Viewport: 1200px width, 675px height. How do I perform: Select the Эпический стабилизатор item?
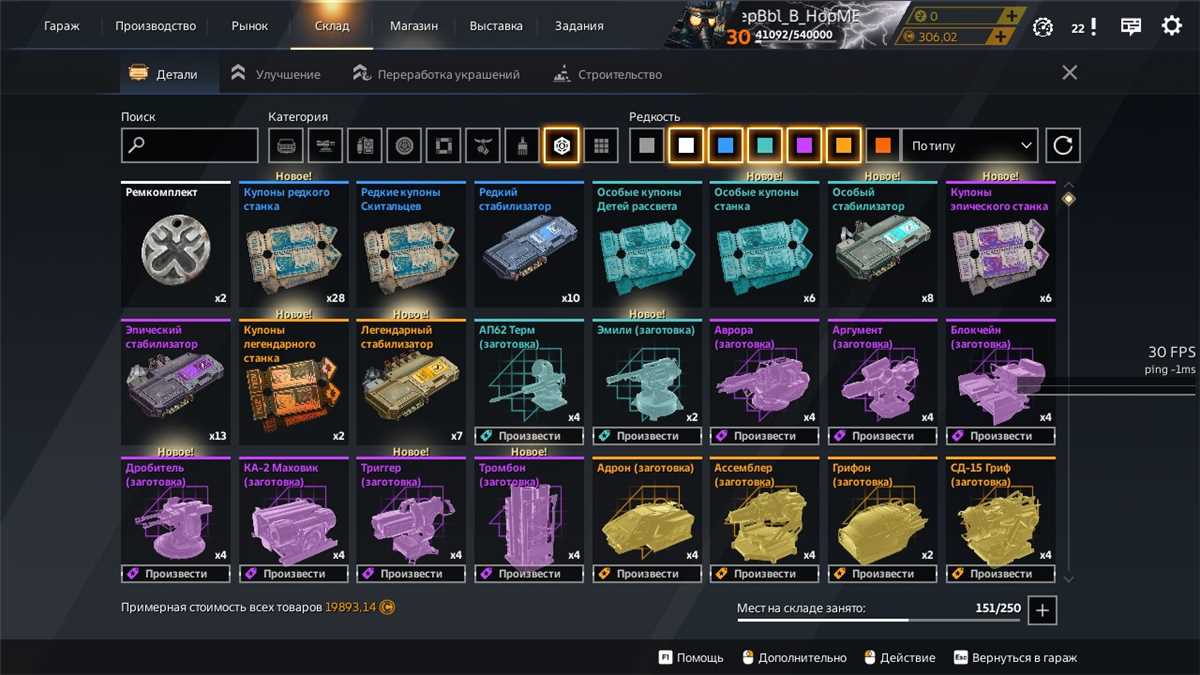[175, 384]
